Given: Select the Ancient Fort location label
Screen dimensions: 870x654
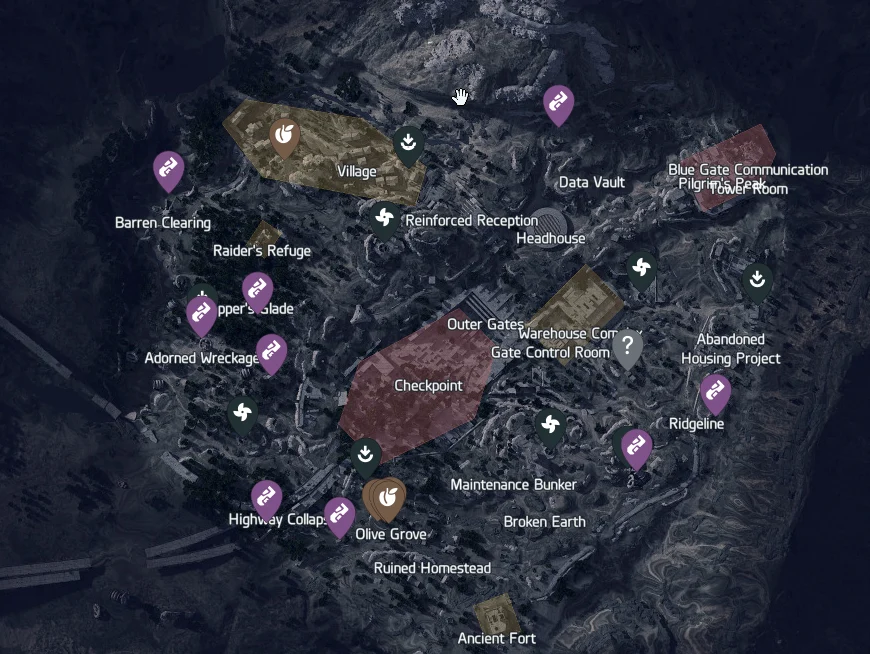Looking at the screenshot, I should (497, 638).
